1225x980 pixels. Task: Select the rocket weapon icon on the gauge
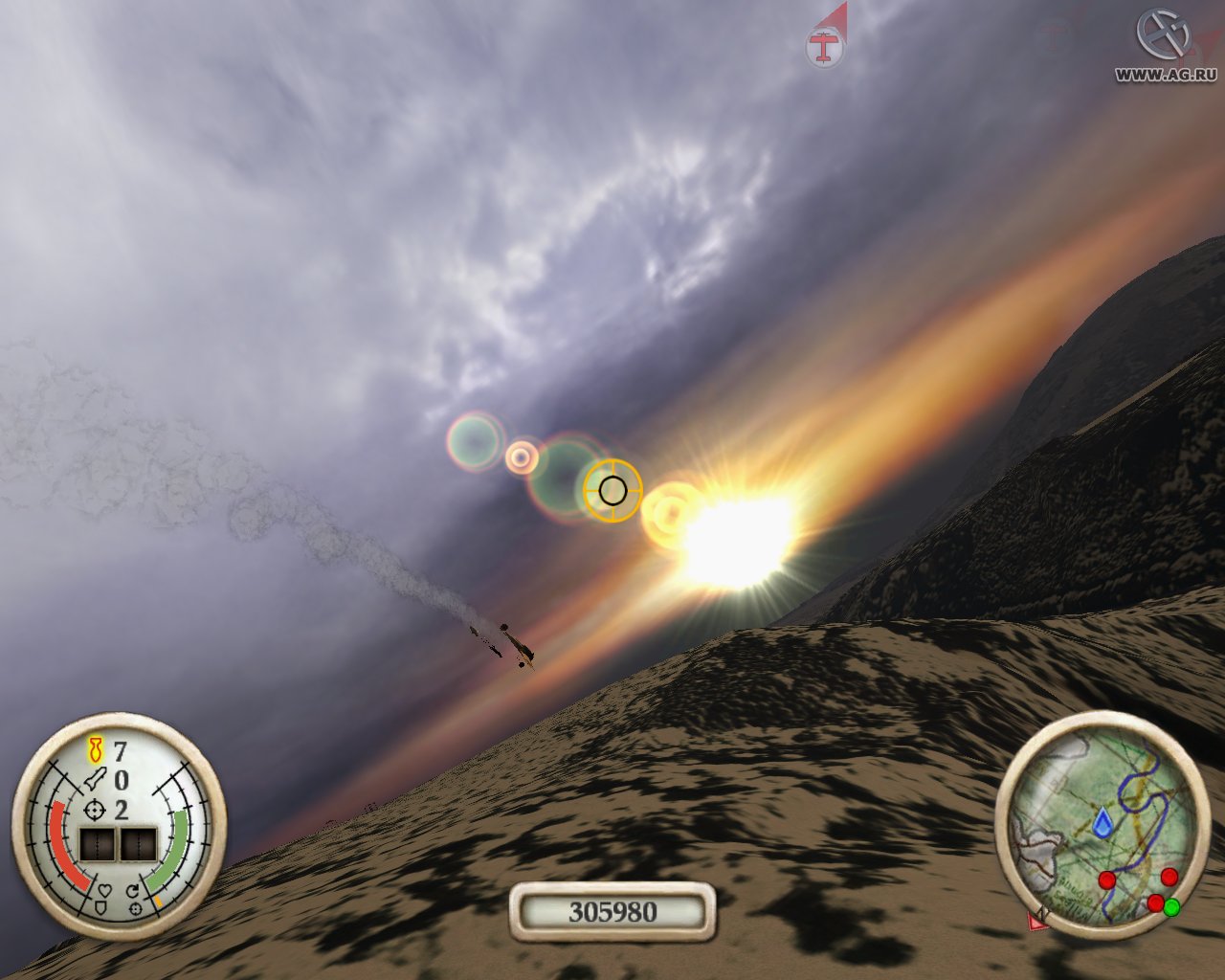[95, 778]
